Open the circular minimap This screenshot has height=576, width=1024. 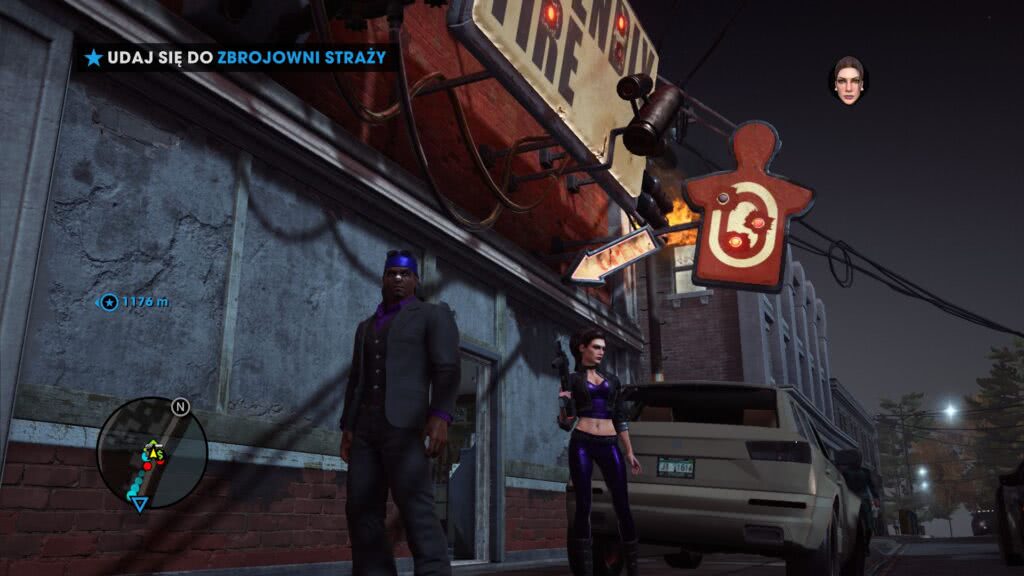[x=151, y=452]
